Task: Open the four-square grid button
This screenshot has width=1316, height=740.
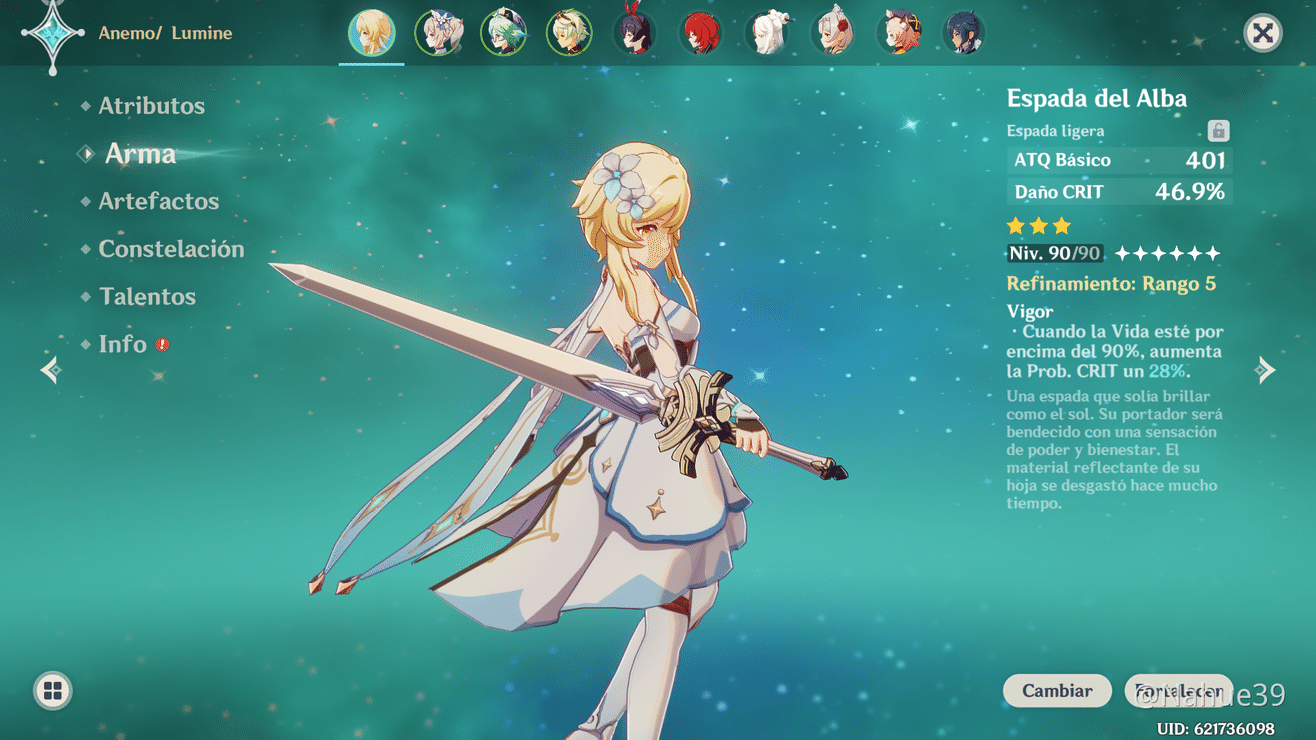Action: 53,691
